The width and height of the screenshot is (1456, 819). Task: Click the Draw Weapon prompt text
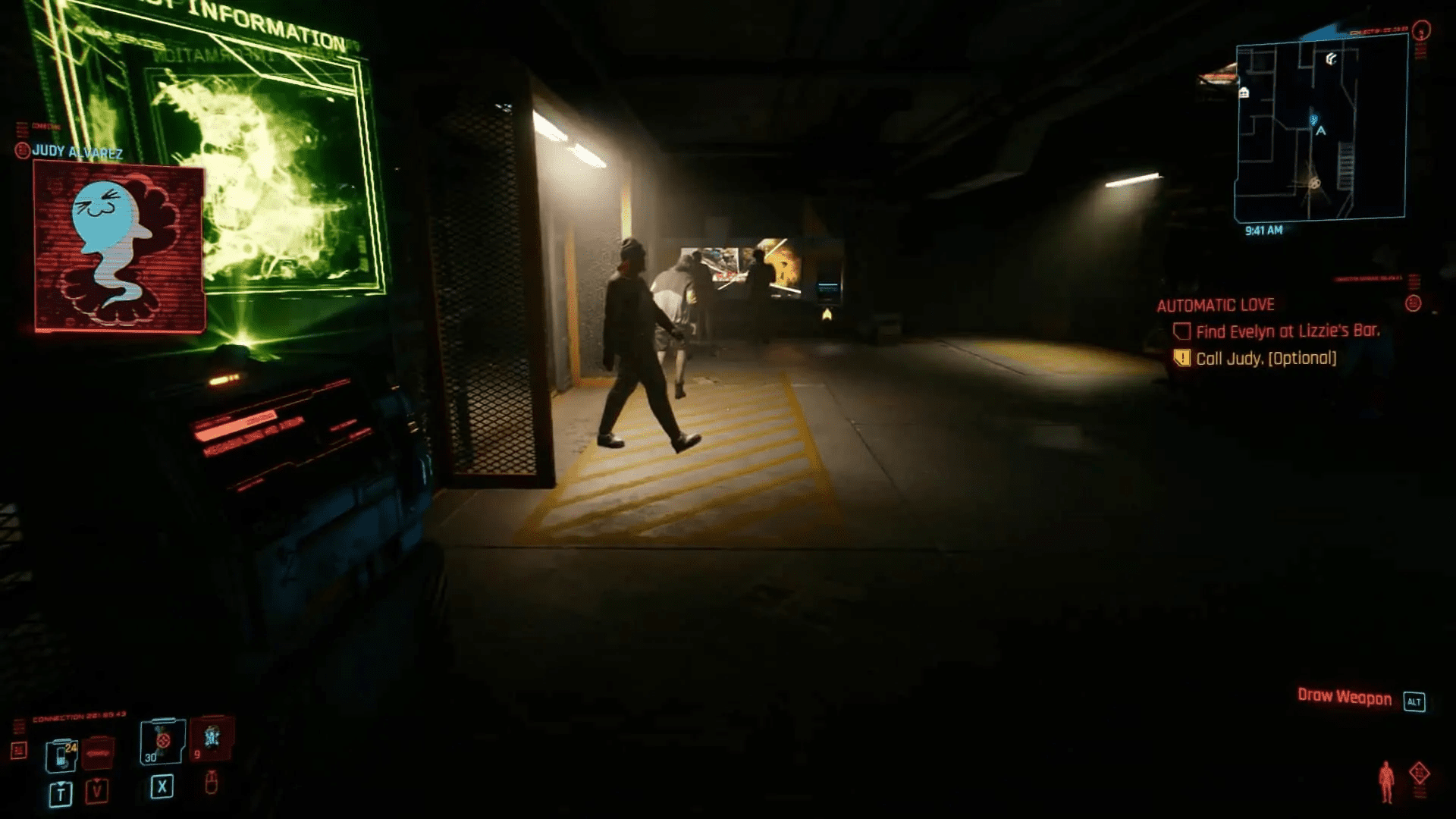click(1345, 695)
